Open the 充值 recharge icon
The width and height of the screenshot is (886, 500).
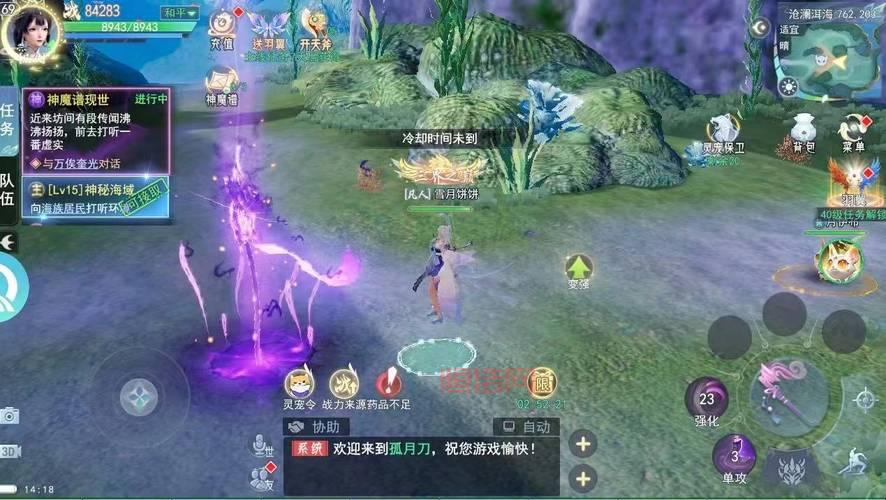pos(222,27)
